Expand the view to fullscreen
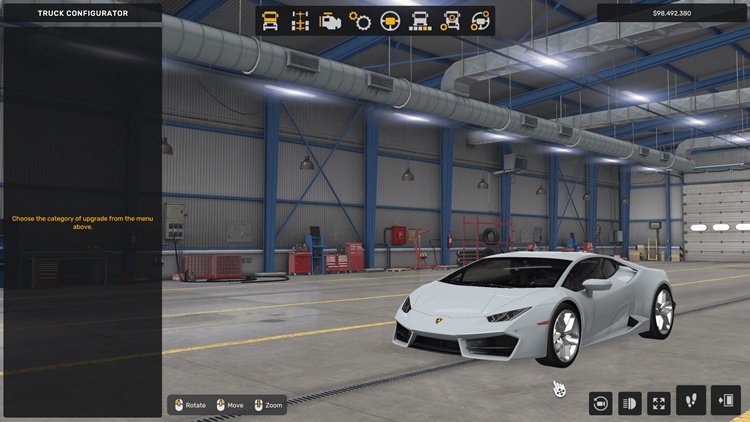The width and height of the screenshot is (750, 422). tap(659, 402)
